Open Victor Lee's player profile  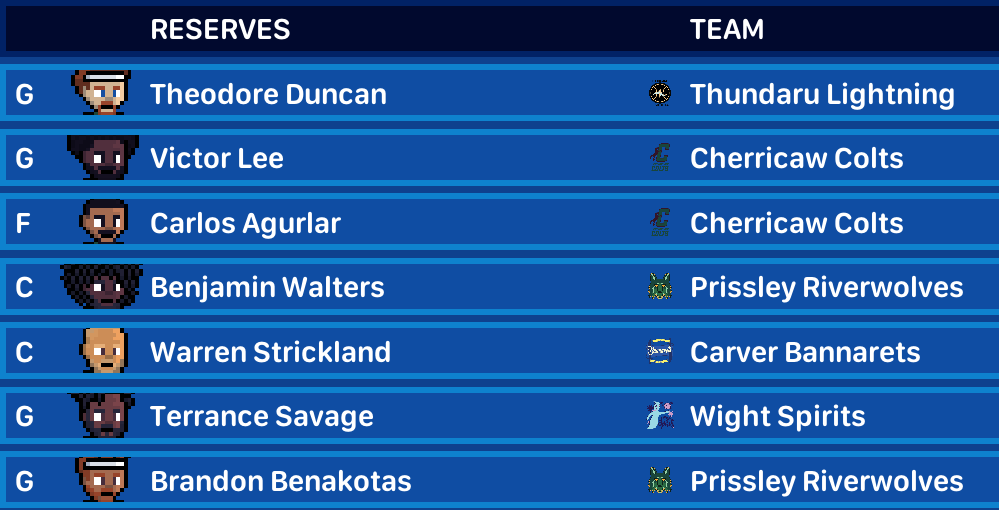[x=217, y=158]
